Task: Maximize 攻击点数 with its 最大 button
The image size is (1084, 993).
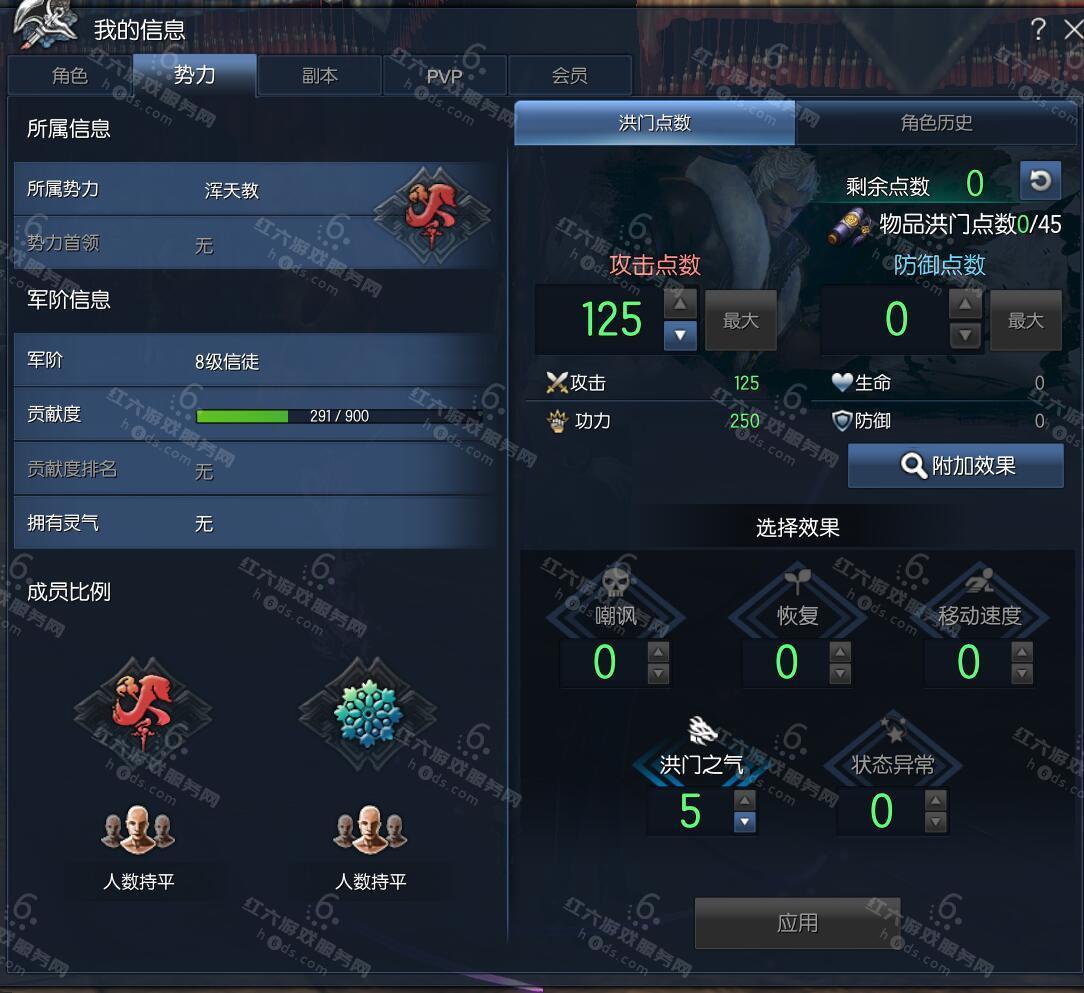Action: [x=741, y=321]
